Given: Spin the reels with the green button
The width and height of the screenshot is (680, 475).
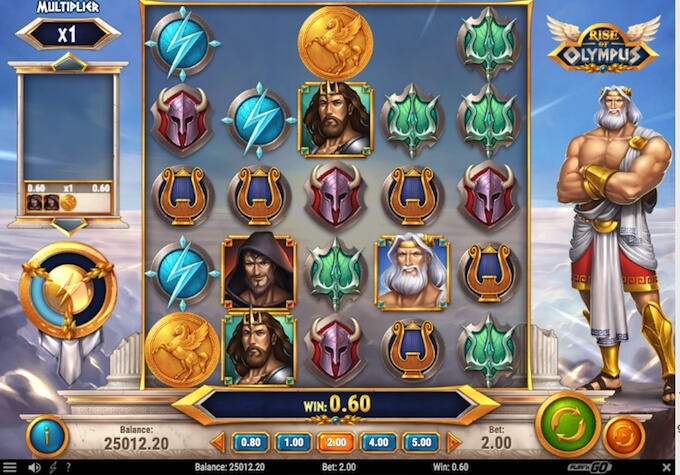Looking at the screenshot, I should pos(567,425).
